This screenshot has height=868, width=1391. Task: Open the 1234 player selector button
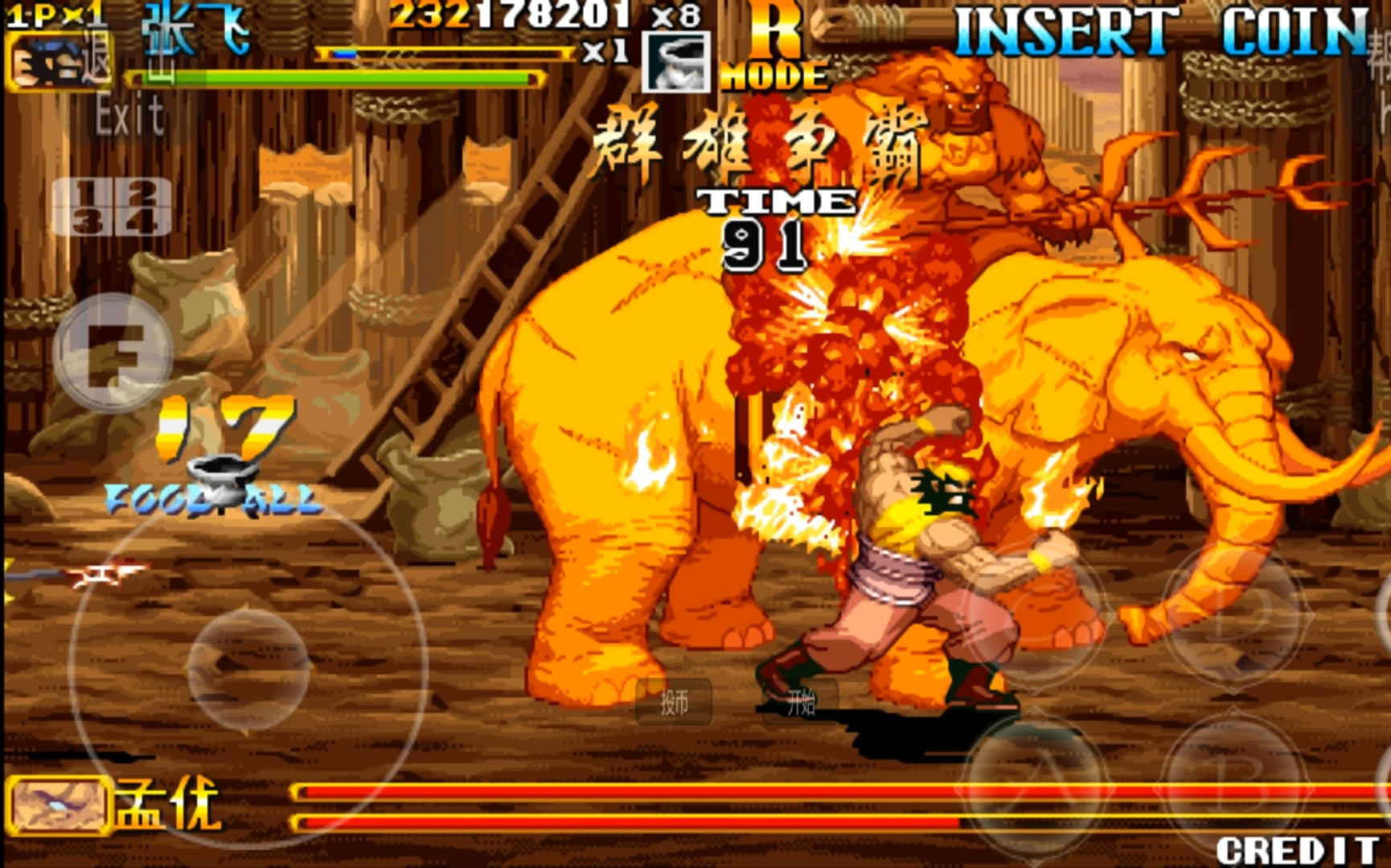point(112,207)
